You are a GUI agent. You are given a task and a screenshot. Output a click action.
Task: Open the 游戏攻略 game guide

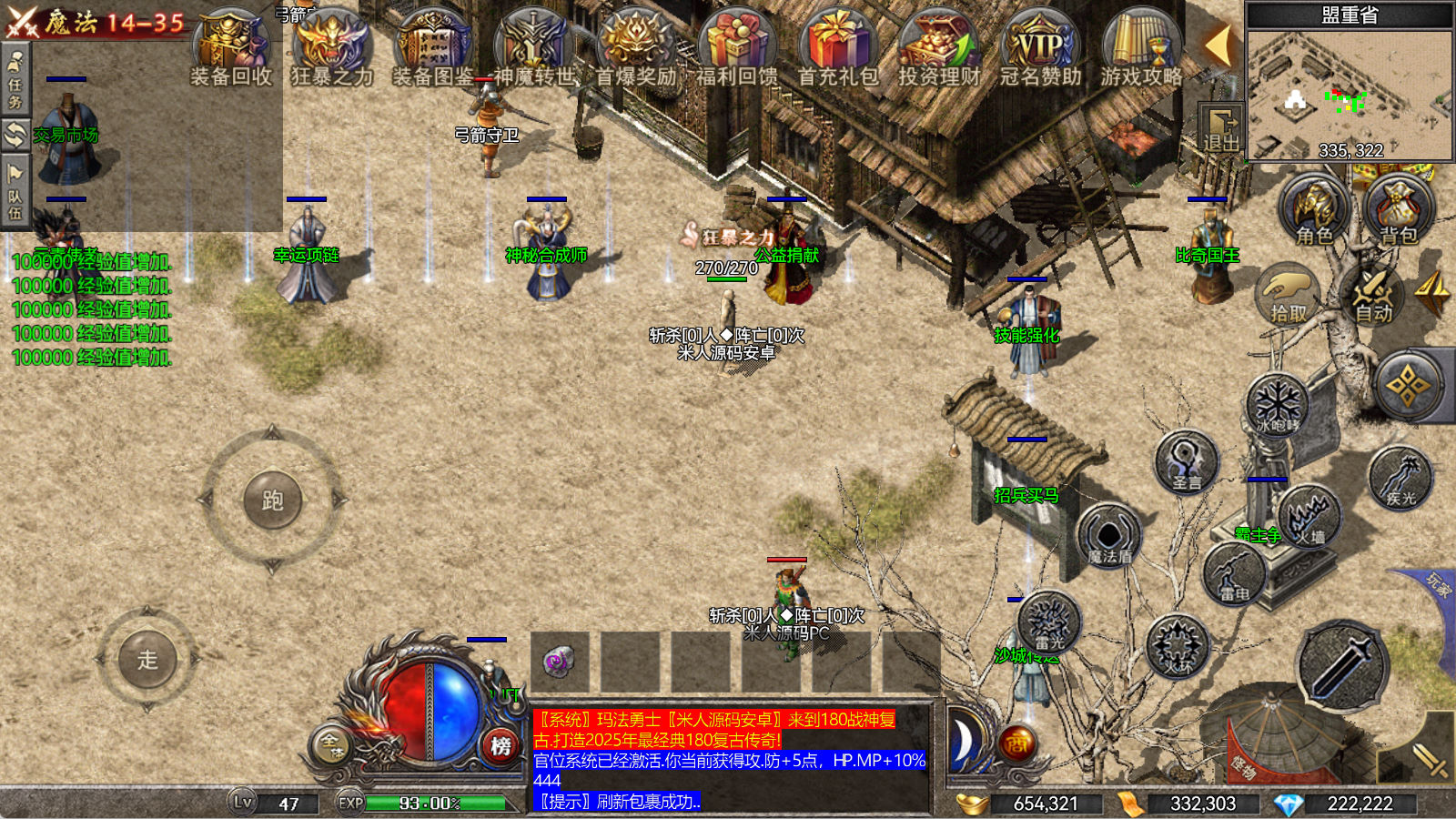1141,47
